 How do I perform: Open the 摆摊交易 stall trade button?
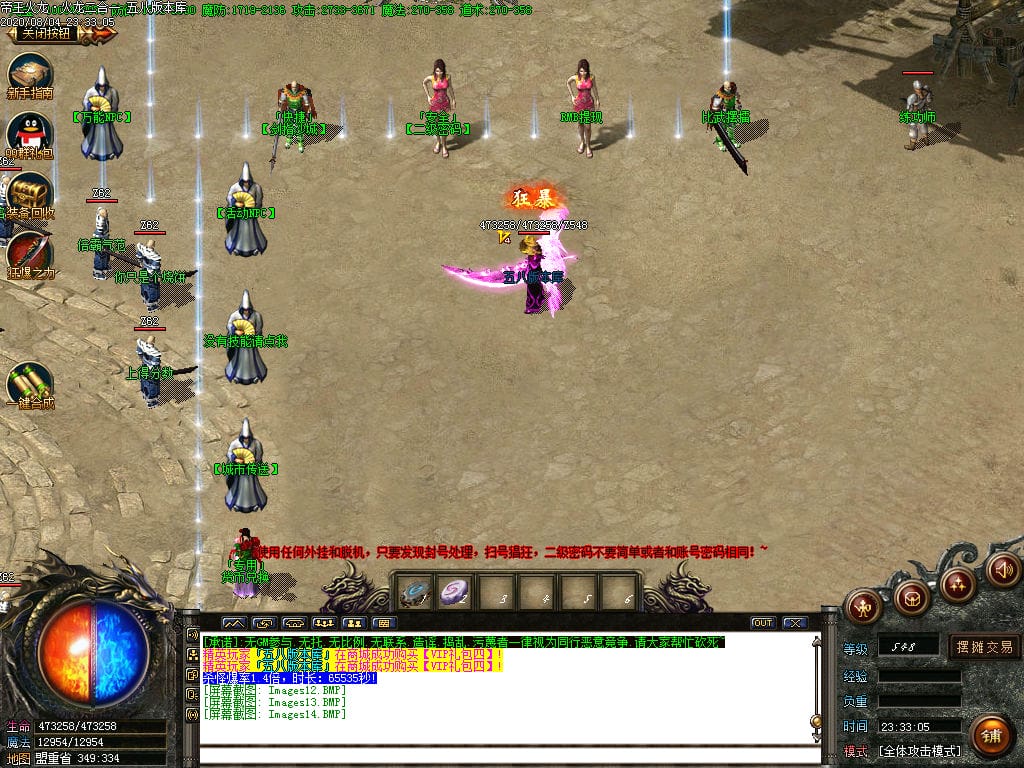point(984,647)
